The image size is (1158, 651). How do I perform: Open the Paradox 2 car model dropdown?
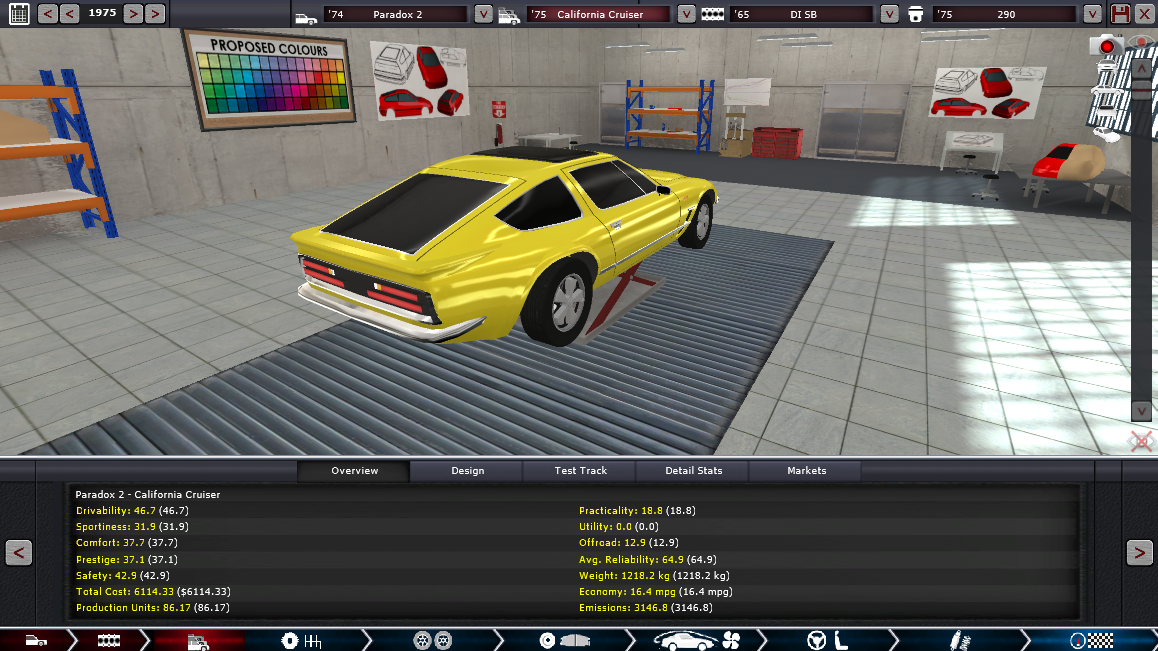pos(483,14)
